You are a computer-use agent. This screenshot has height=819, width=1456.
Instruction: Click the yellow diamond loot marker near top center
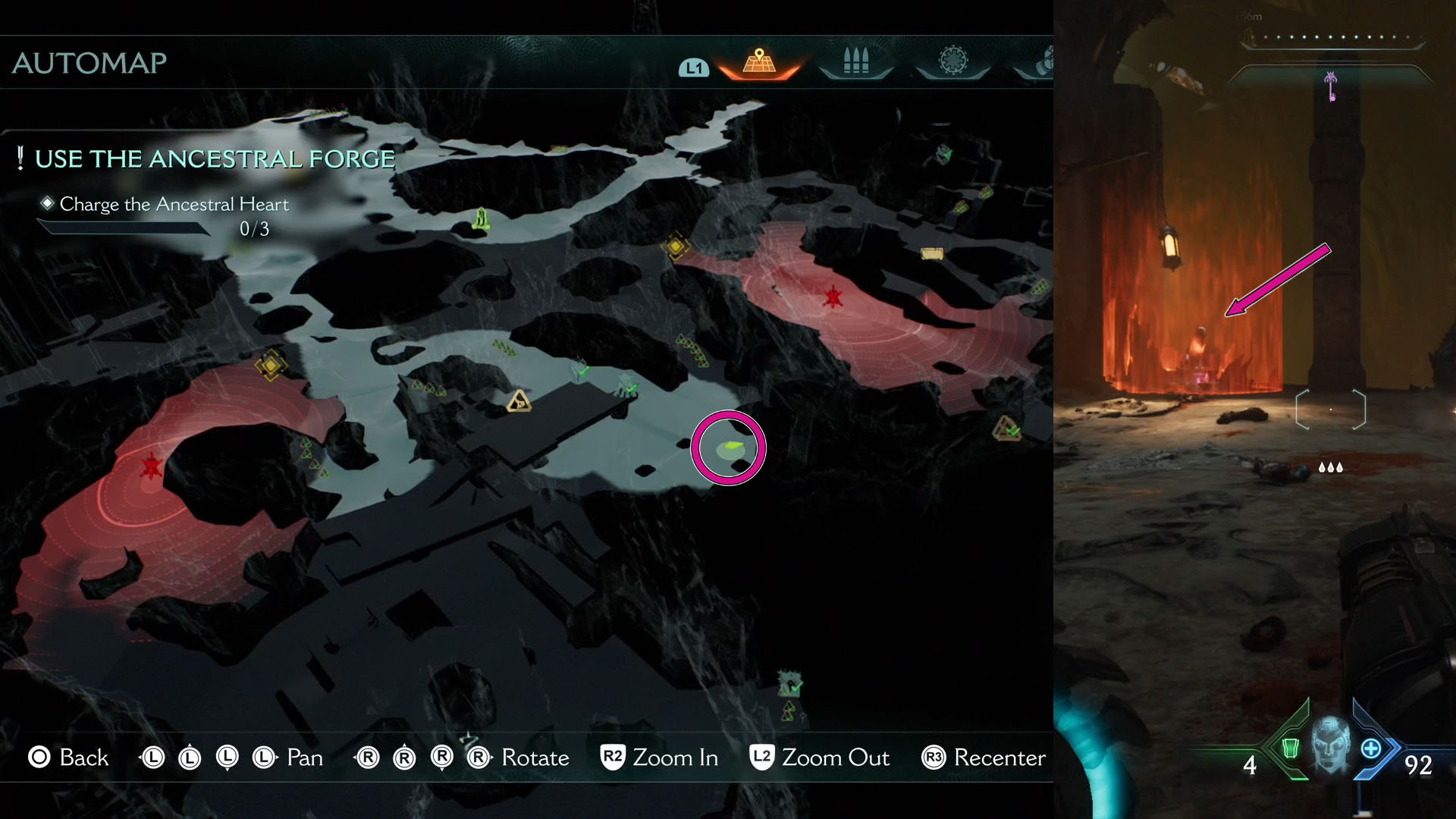pos(675,246)
